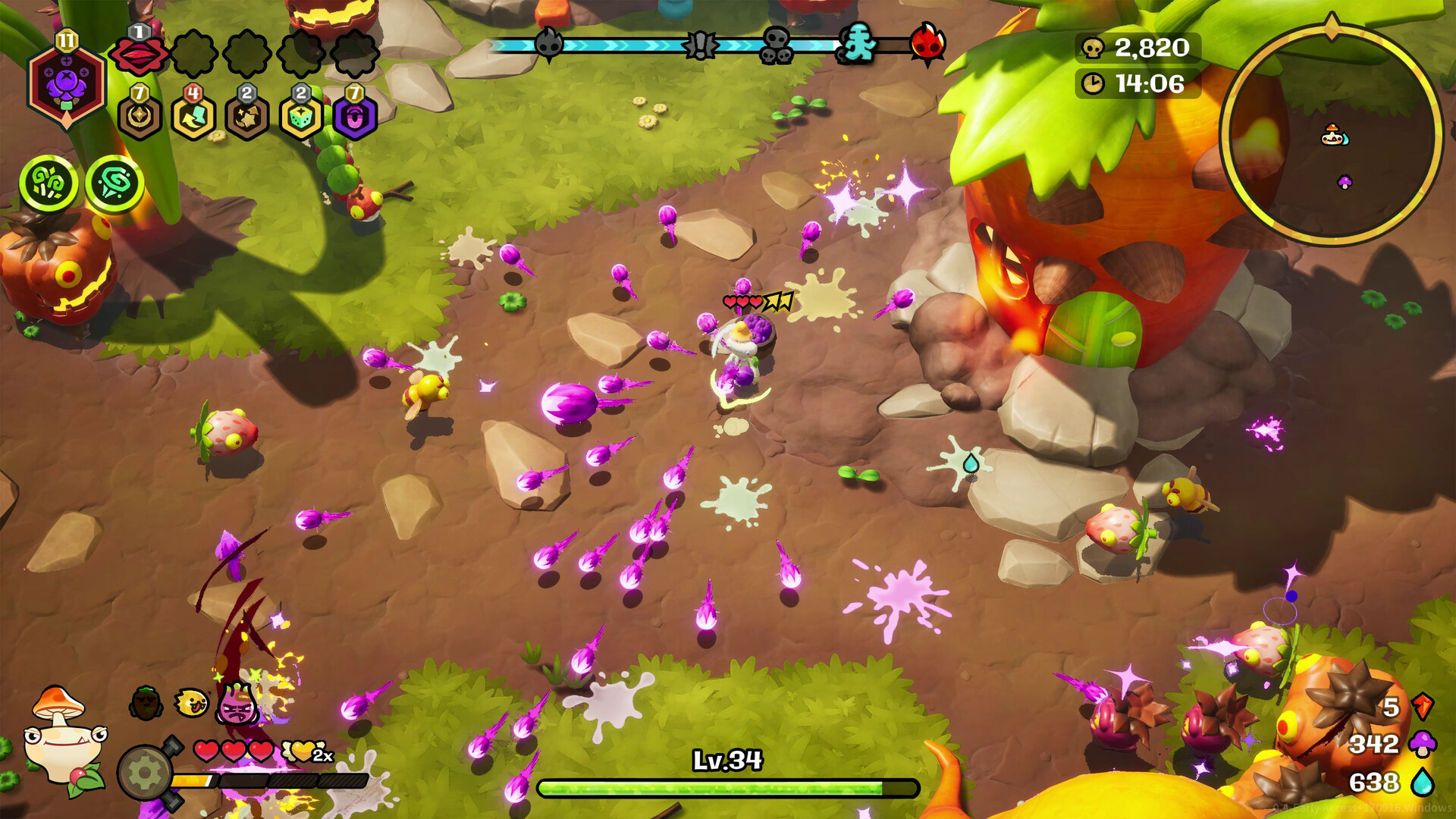Click the grey flame skull marker
This screenshot has width=1456, height=819.
point(548,44)
